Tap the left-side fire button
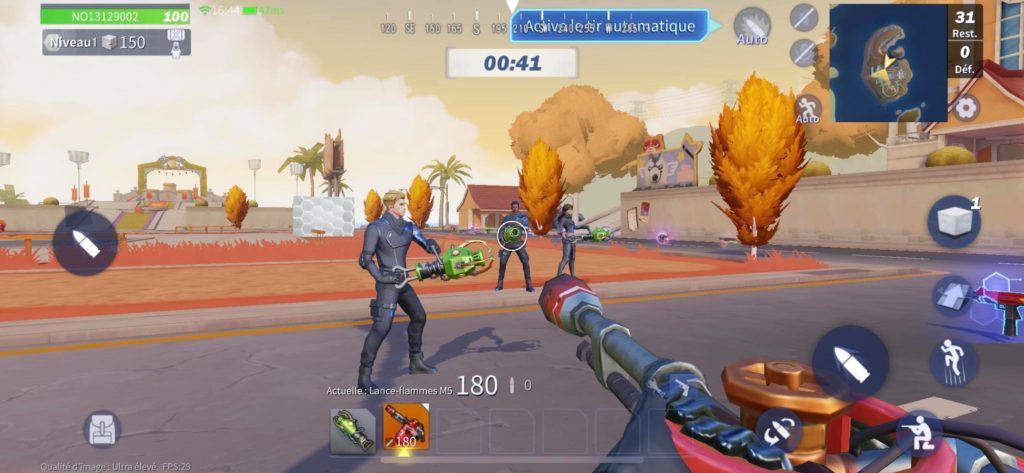The height and width of the screenshot is (473, 1024). click(x=85, y=243)
